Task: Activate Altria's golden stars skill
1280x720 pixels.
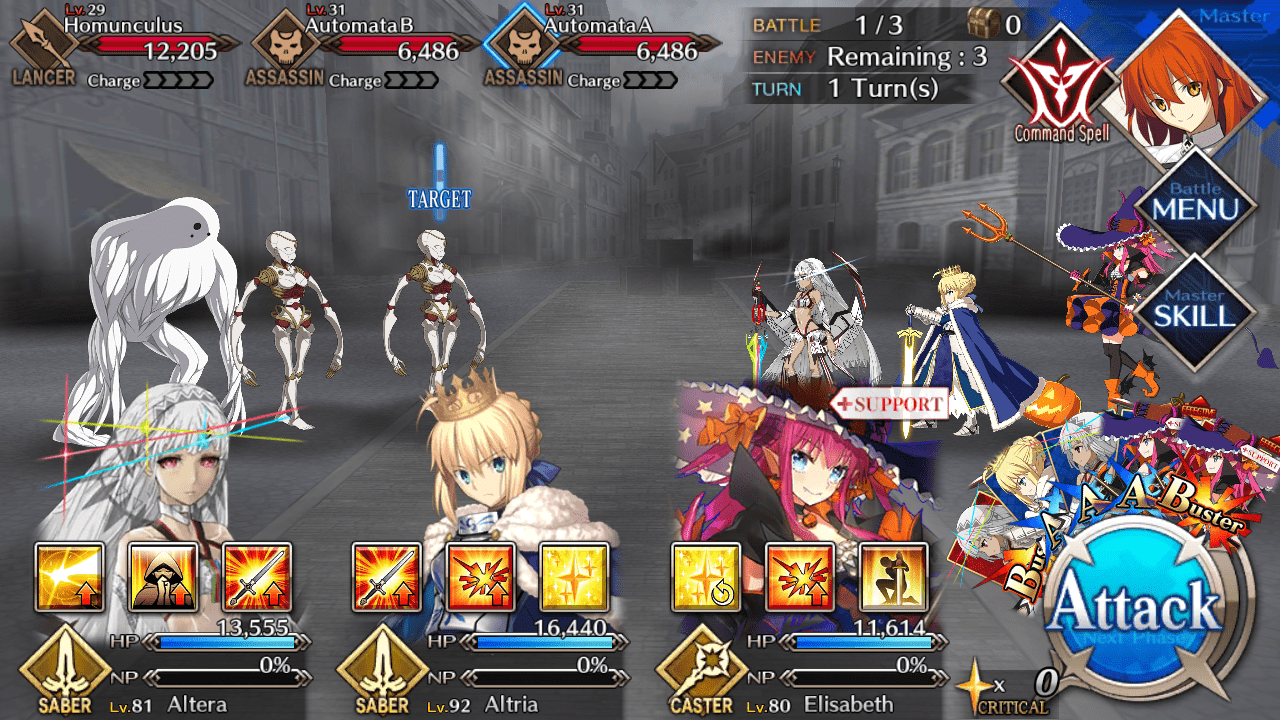Action: (x=574, y=577)
